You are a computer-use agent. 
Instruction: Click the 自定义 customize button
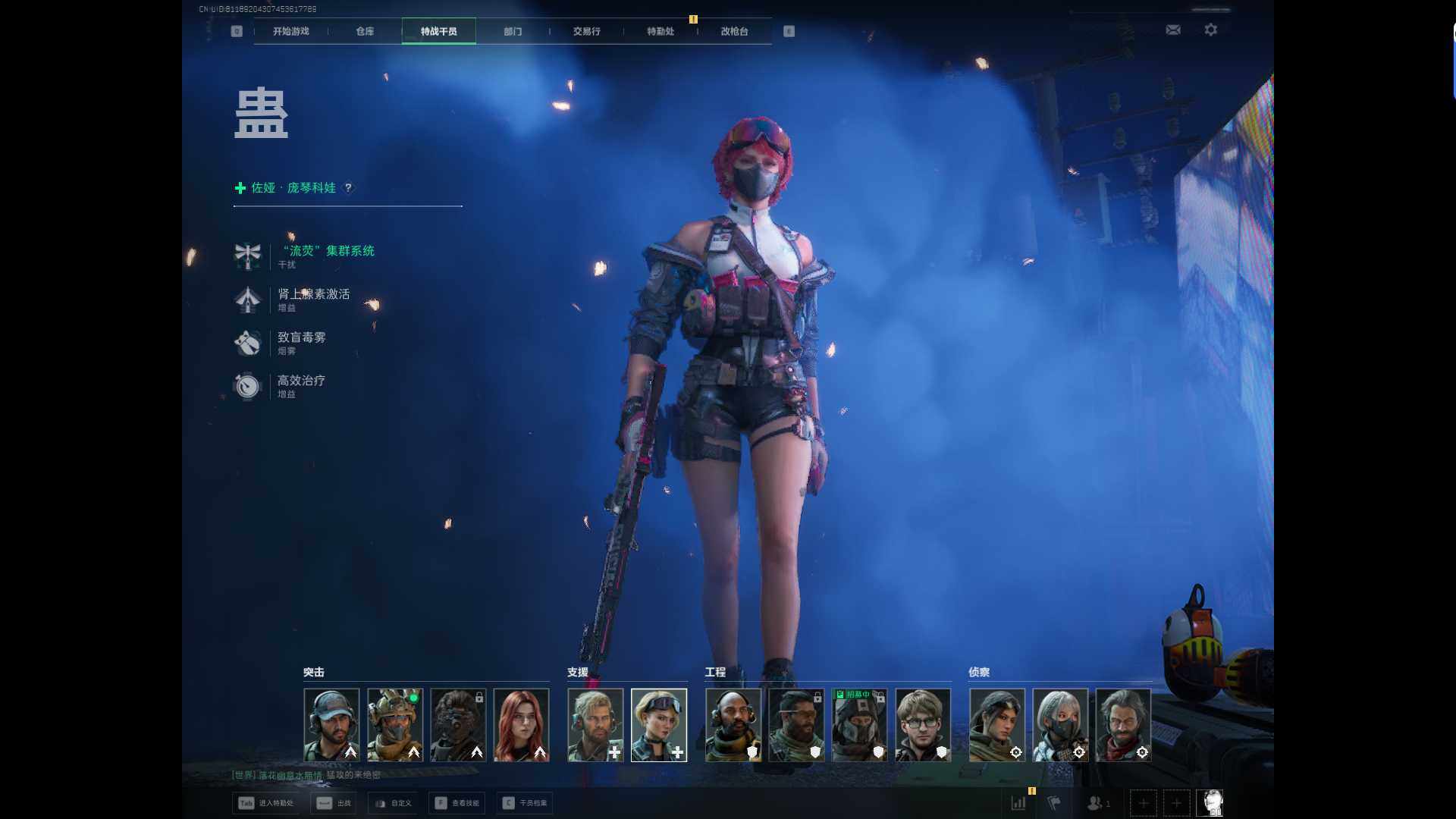tap(392, 803)
